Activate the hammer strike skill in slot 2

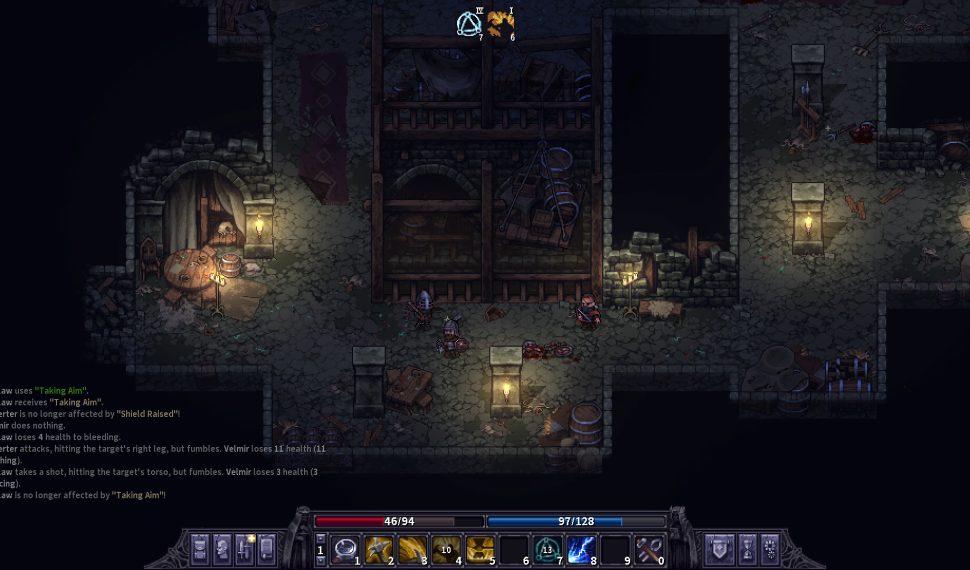click(x=378, y=548)
